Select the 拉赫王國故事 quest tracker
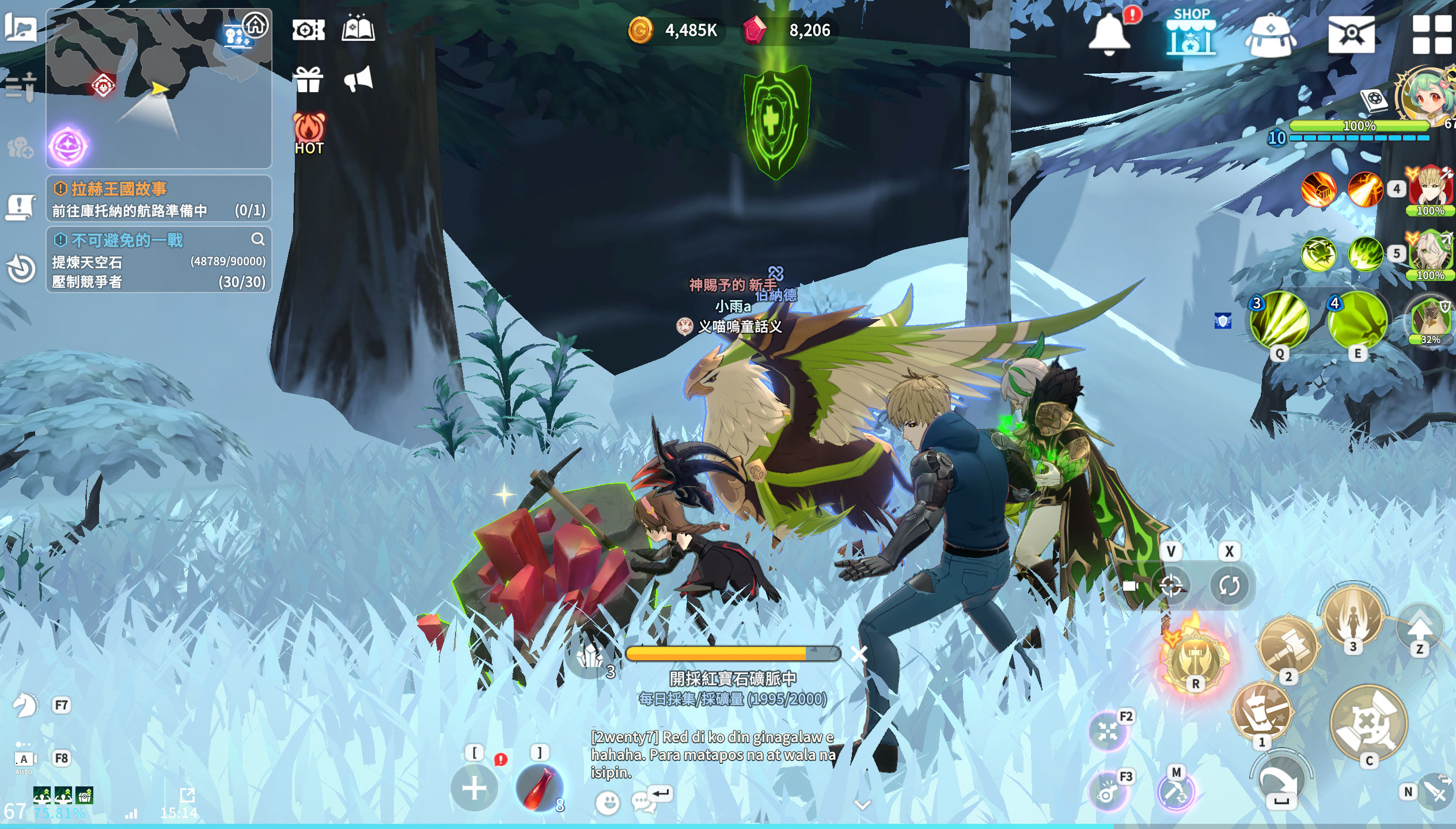The image size is (1456, 829). [158, 199]
